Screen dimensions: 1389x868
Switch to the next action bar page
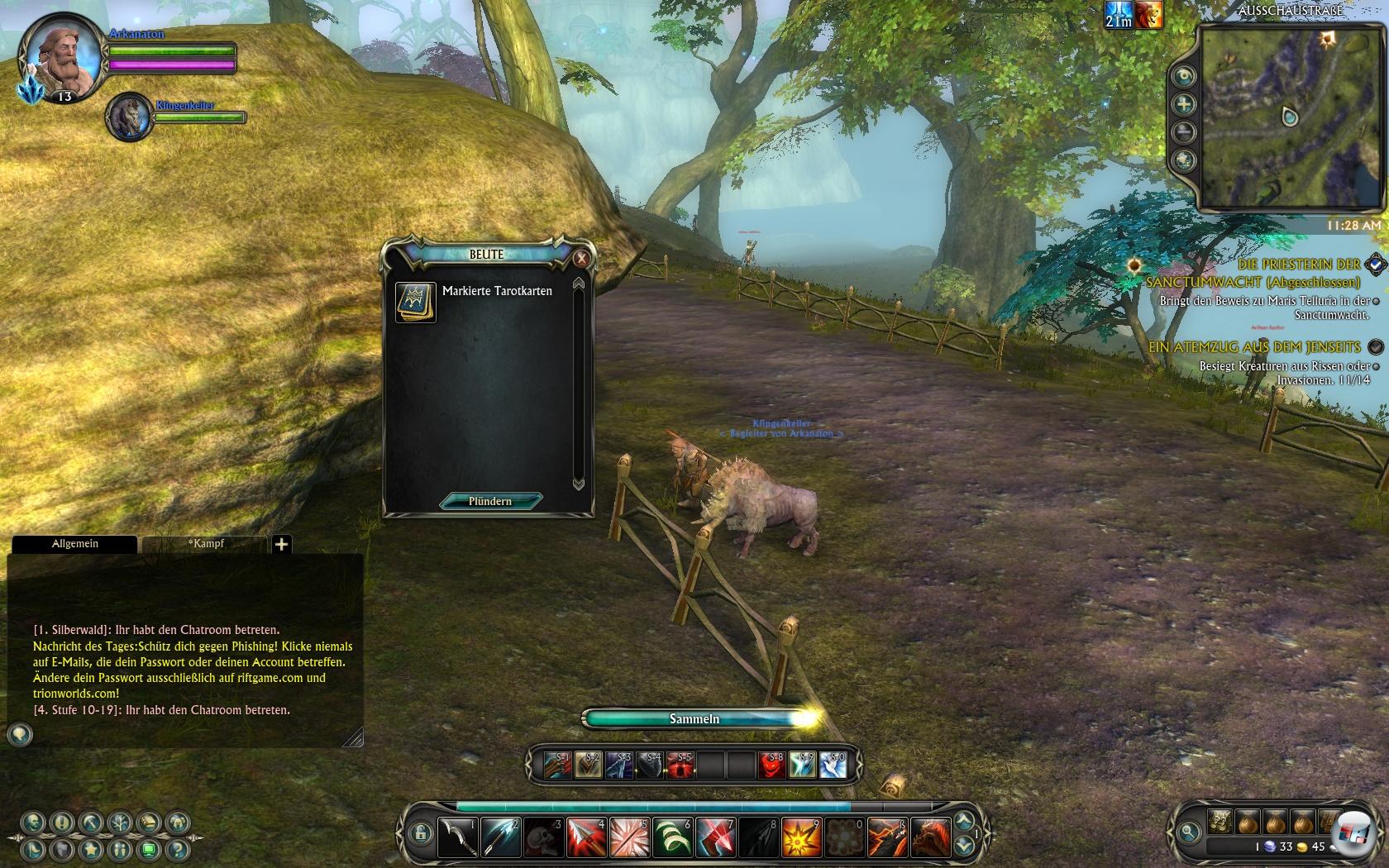coord(963,821)
